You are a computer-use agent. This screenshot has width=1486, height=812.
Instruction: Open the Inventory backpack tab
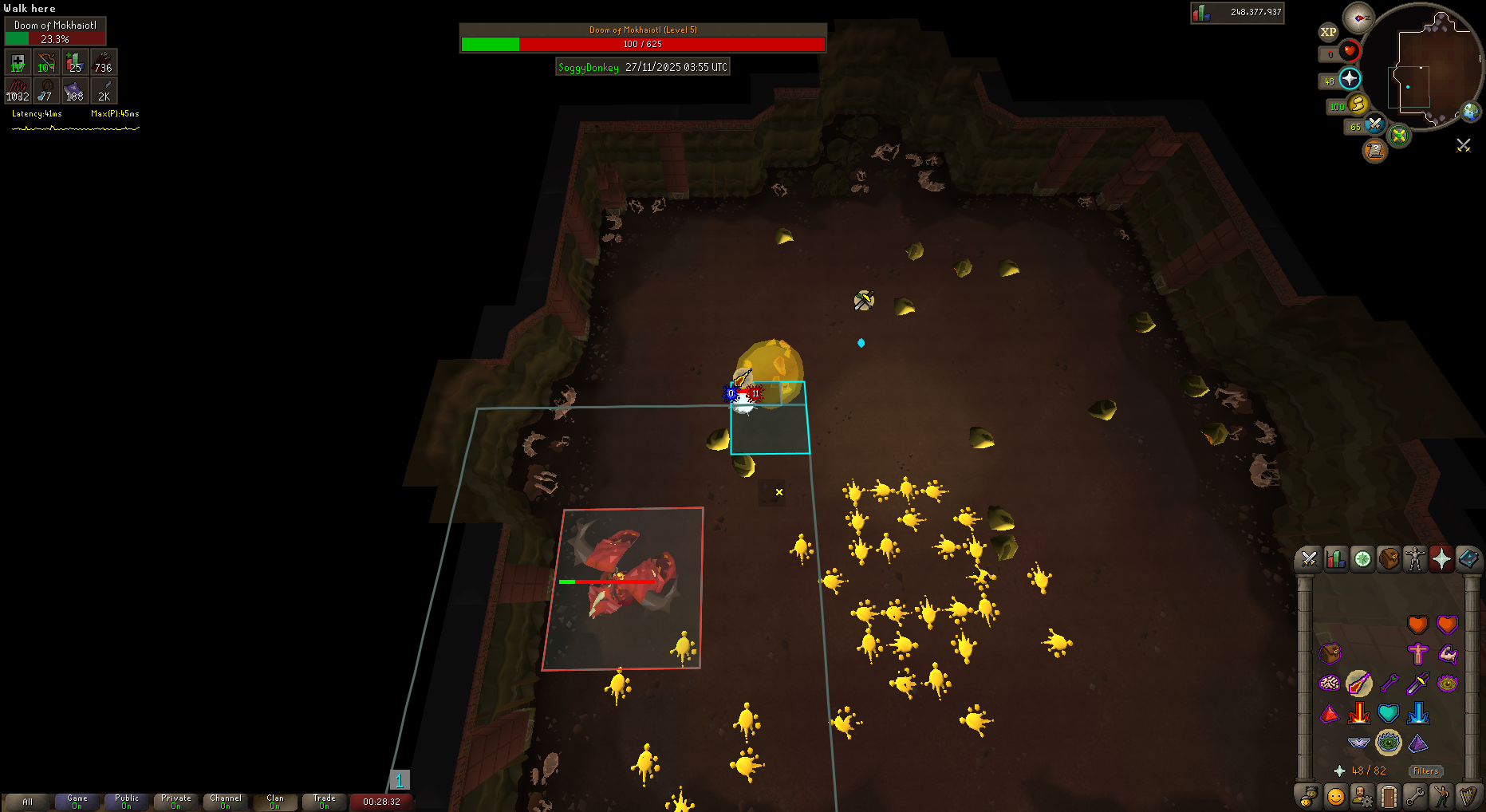pos(1389,559)
